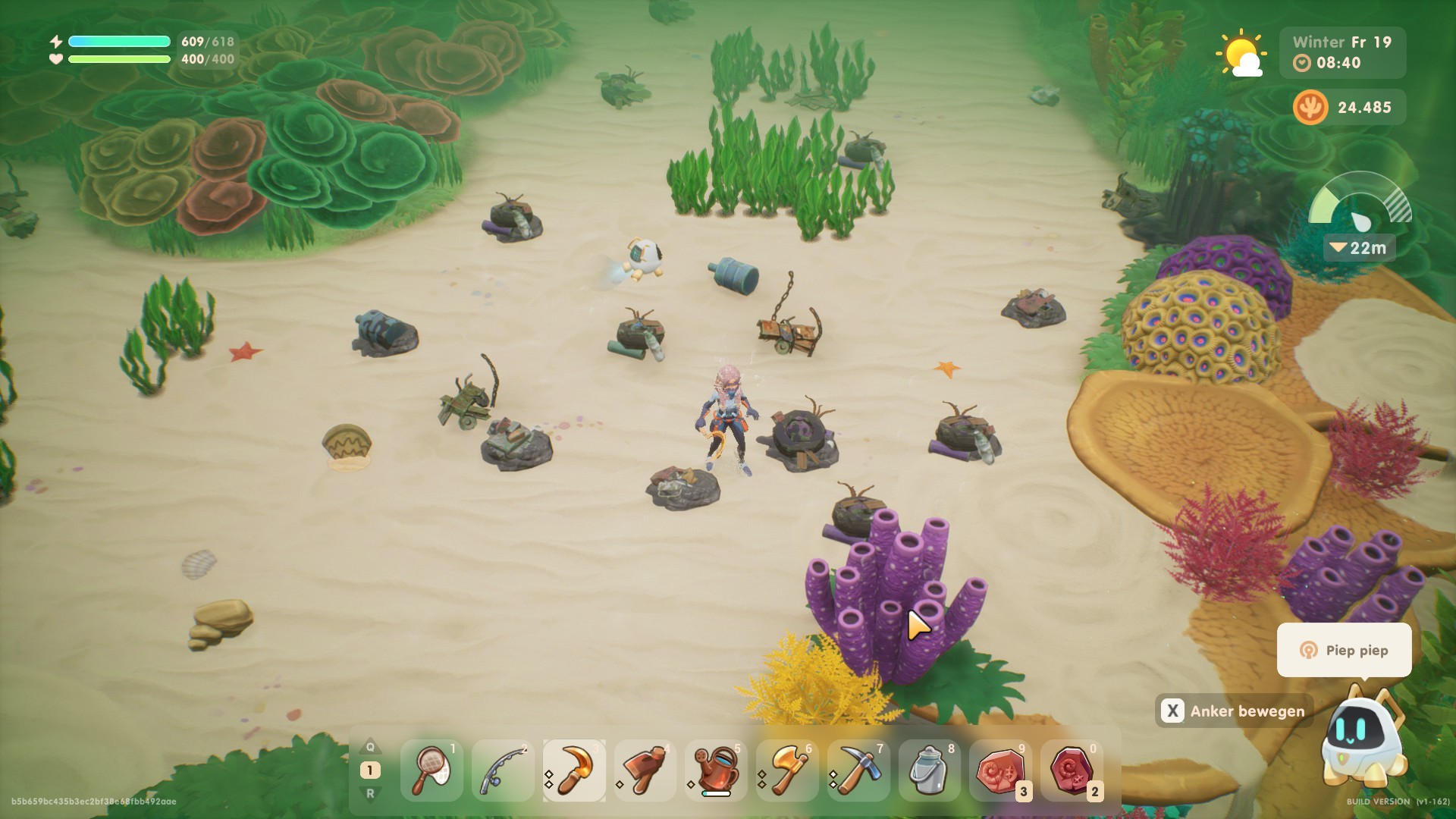Choose the metal milk pail slot
Image resolution: width=1456 pixels, height=819 pixels.
[x=929, y=770]
